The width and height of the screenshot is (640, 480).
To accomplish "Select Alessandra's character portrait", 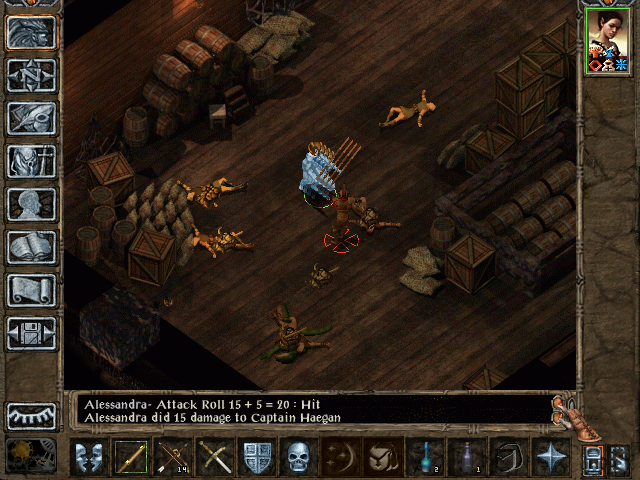I will (x=606, y=42).
